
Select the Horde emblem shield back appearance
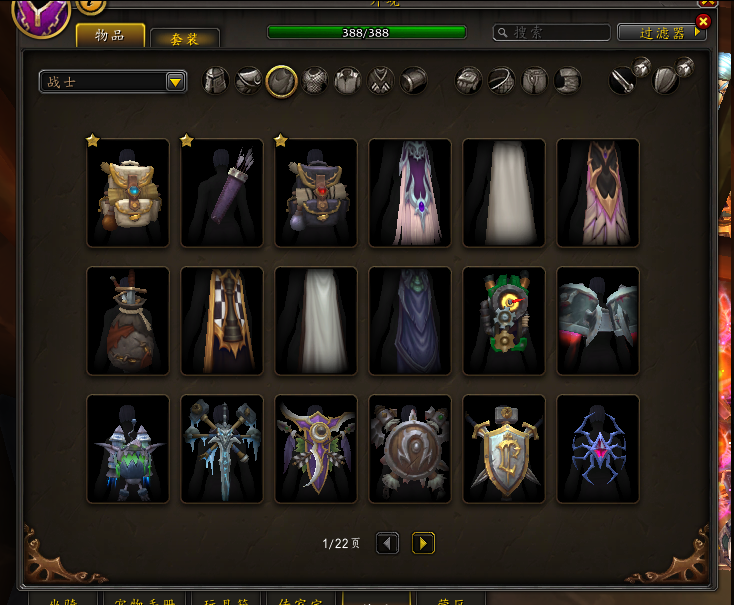coord(410,449)
